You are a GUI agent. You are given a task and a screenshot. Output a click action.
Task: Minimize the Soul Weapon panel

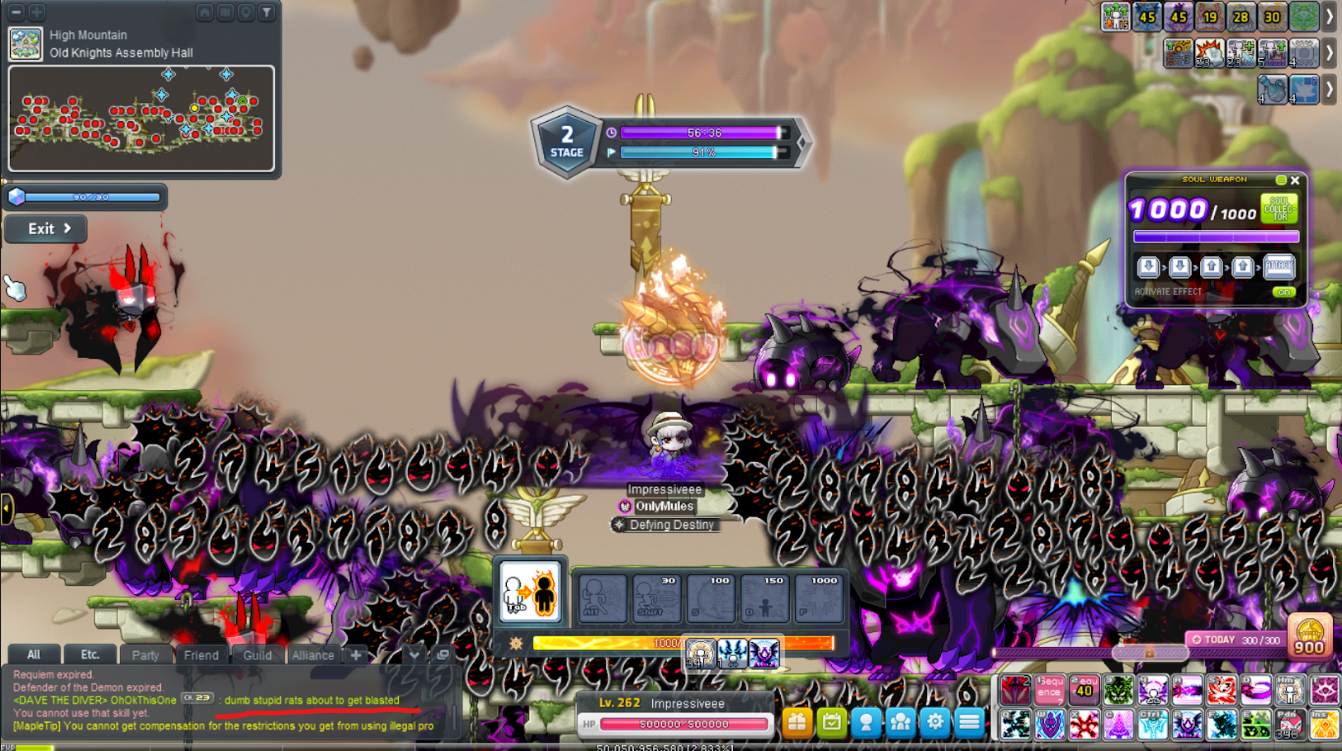click(1281, 180)
